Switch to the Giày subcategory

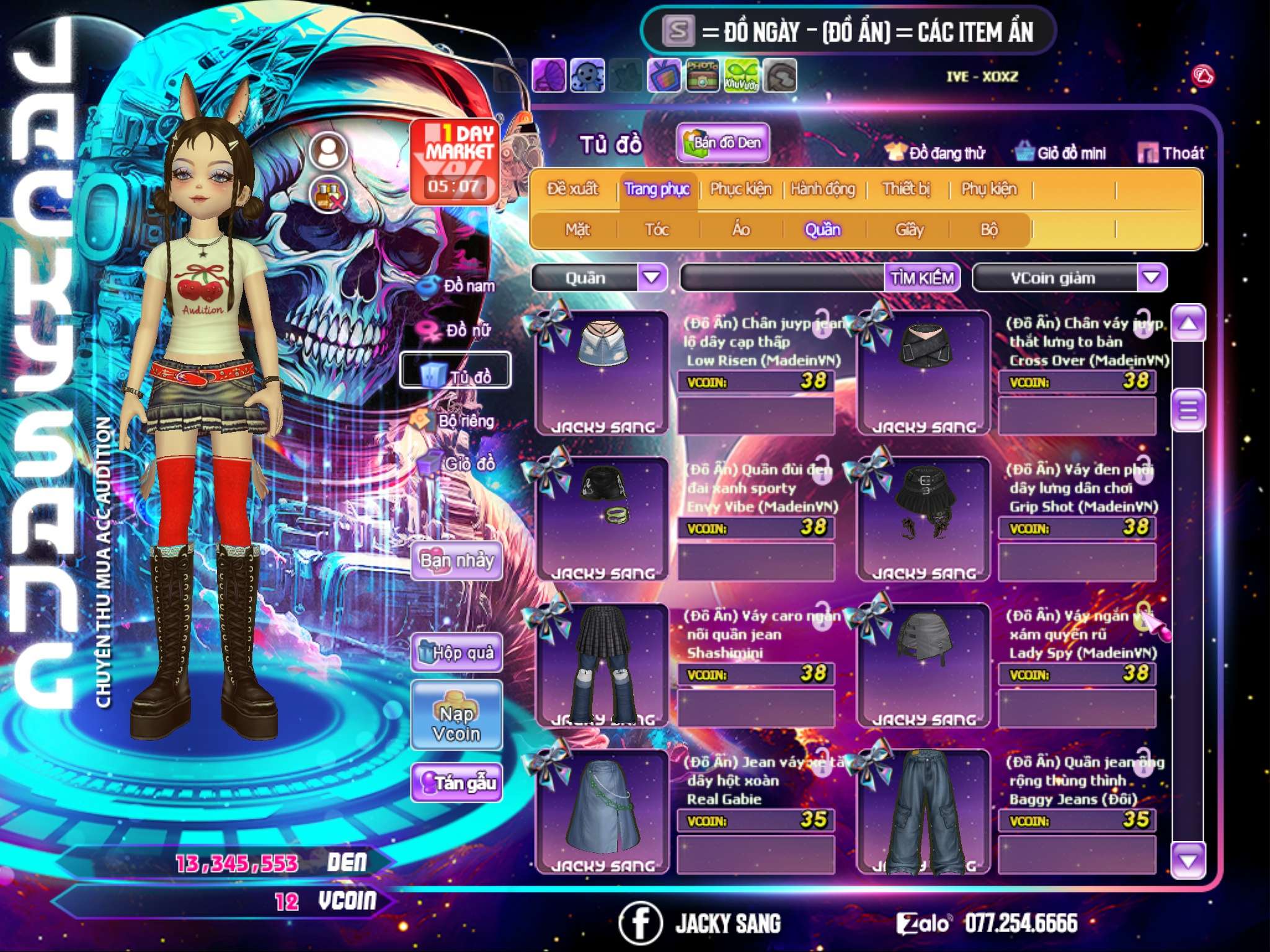pos(909,230)
